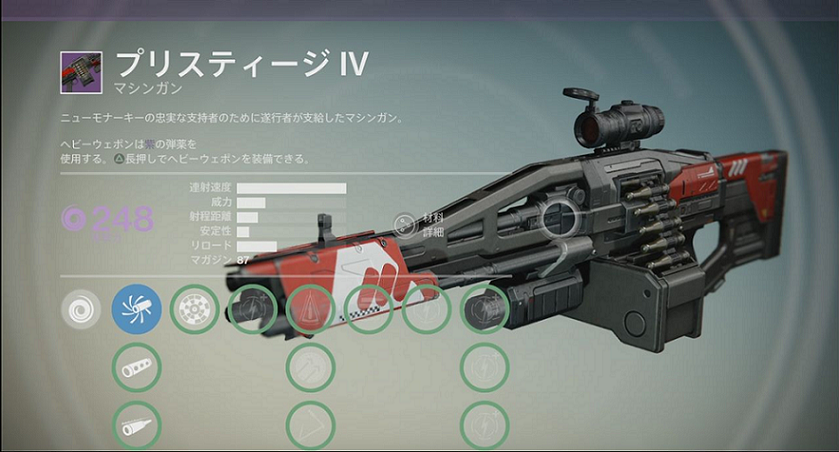
Task: Pick the perforated barrel perk node
Action: click(x=137, y=368)
